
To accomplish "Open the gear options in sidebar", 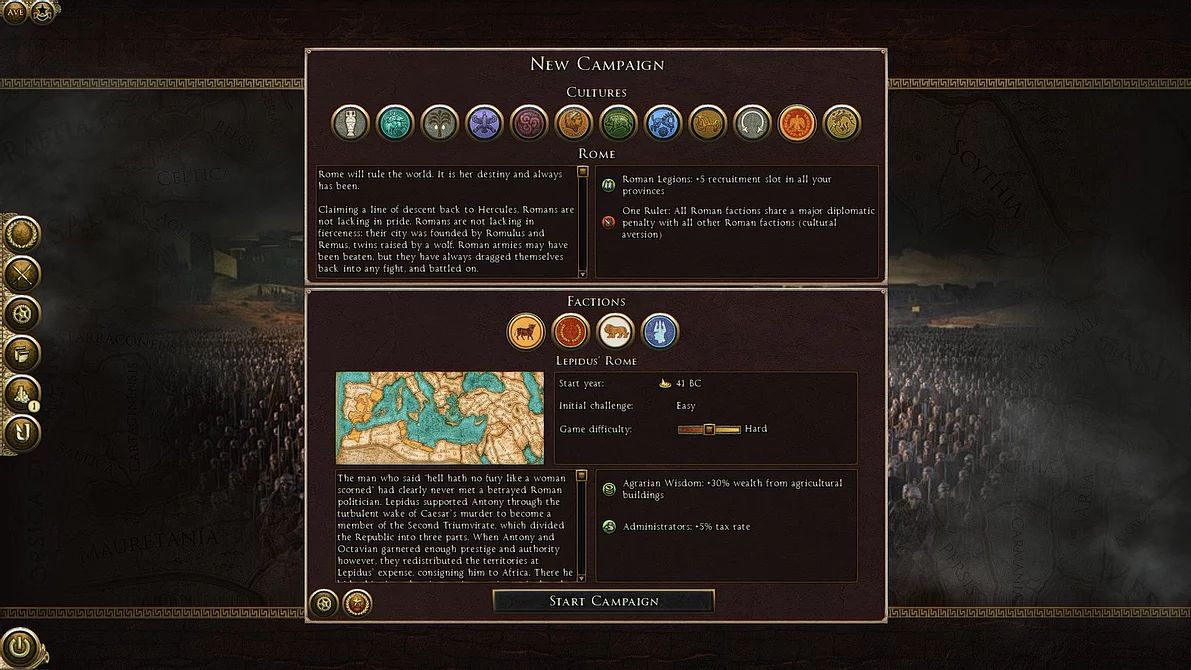I will (21, 314).
